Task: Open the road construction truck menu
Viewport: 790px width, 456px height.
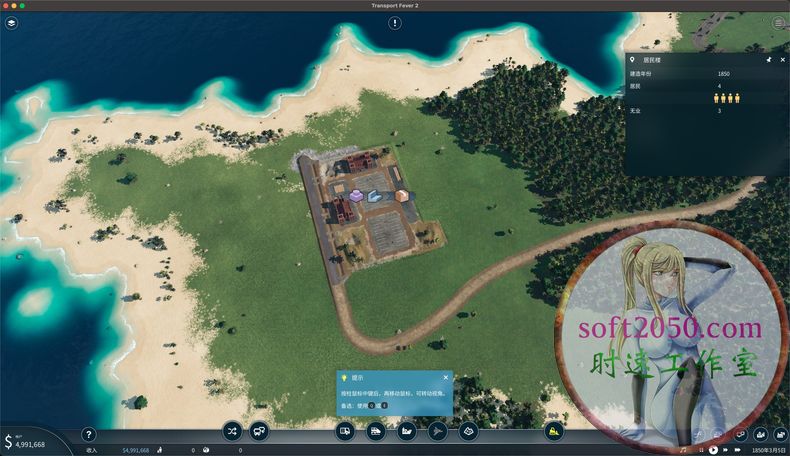Action: click(346, 432)
